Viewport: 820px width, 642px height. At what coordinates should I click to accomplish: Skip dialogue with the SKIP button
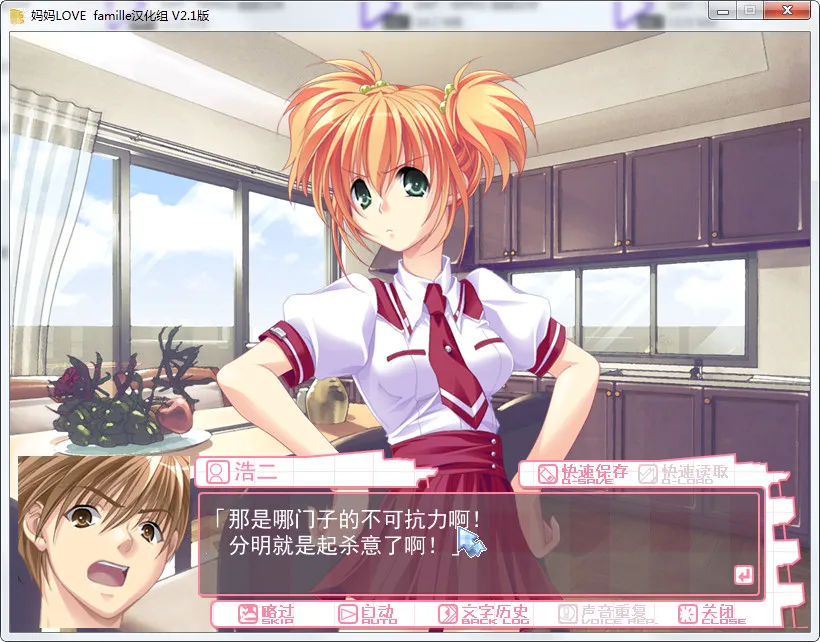266,613
